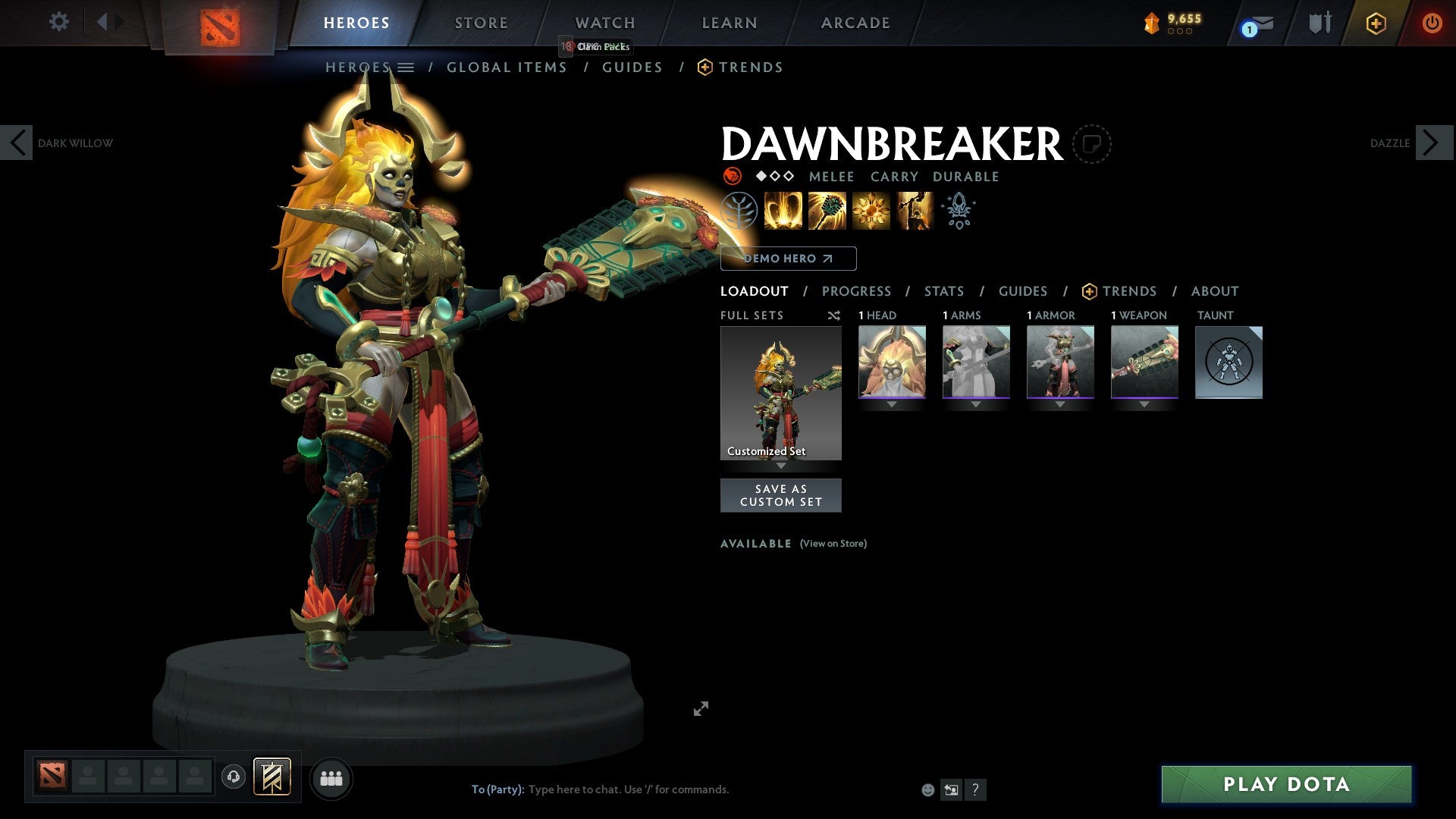This screenshot has height=819, width=1456.
Task: Open the Dota Plus icon in the header
Action: (x=1375, y=23)
